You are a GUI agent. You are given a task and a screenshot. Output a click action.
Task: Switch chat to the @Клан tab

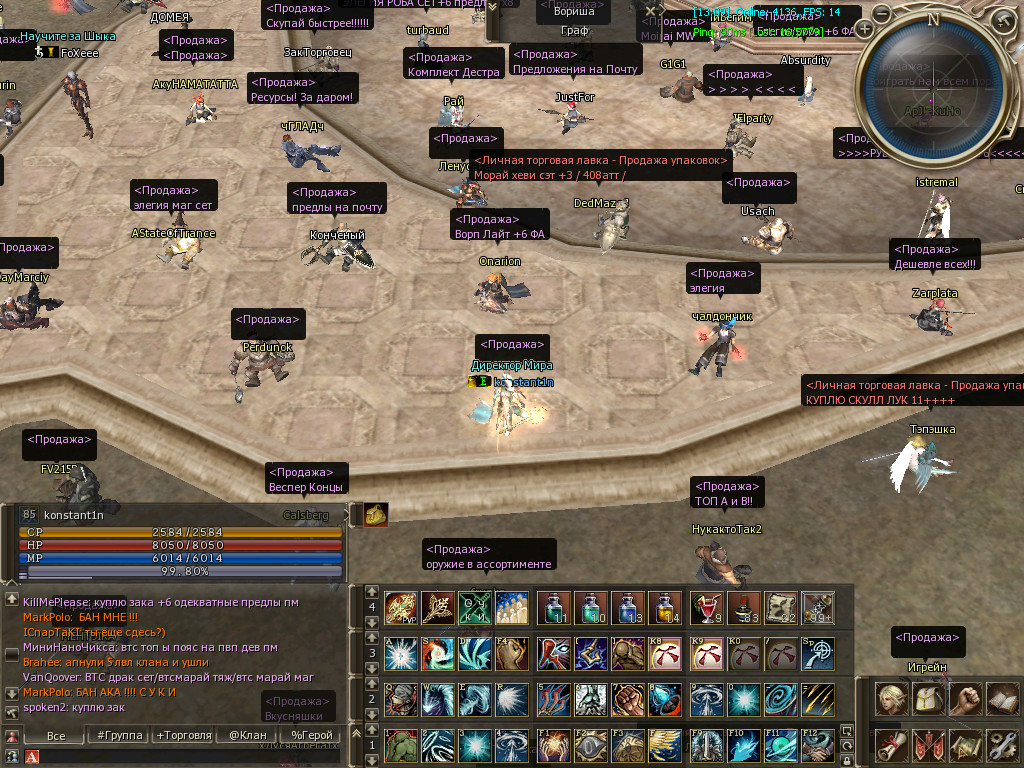pyautogui.click(x=248, y=736)
